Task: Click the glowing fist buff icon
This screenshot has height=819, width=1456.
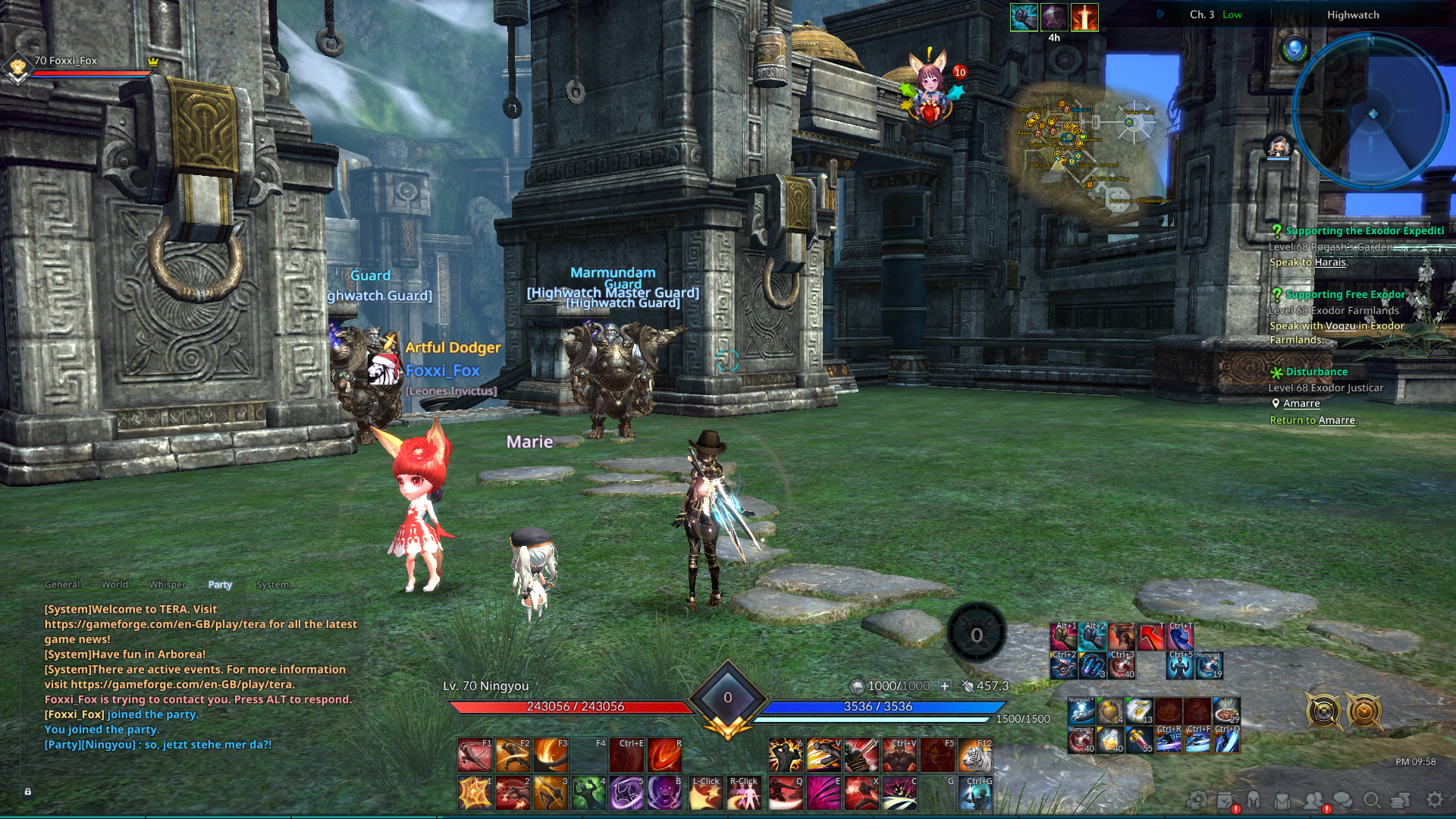Action: pos(1023,17)
